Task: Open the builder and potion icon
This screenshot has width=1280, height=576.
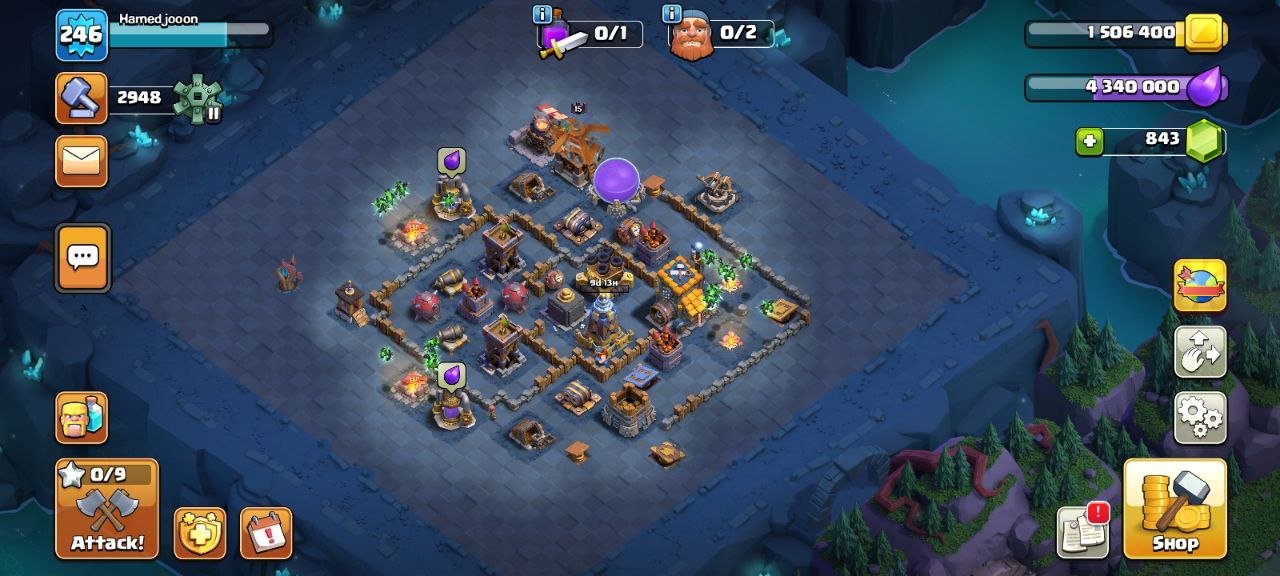Action: tap(82, 417)
